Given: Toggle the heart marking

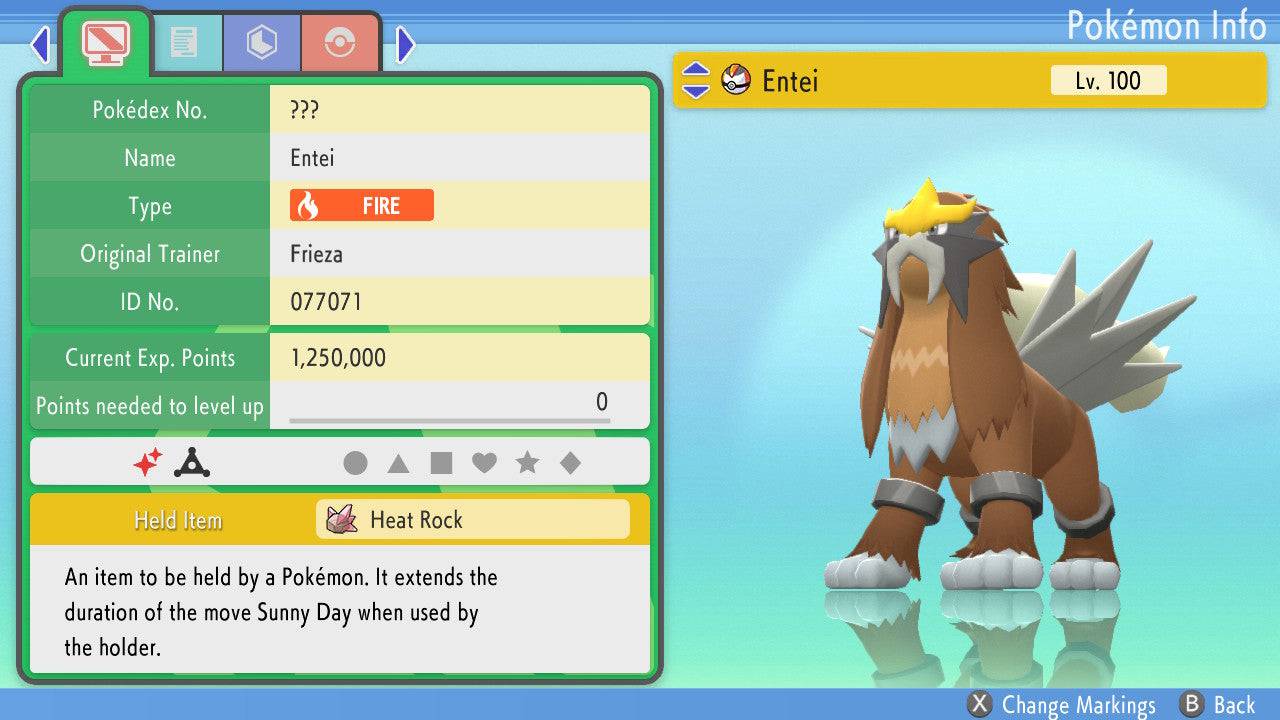Looking at the screenshot, I should tap(484, 463).
